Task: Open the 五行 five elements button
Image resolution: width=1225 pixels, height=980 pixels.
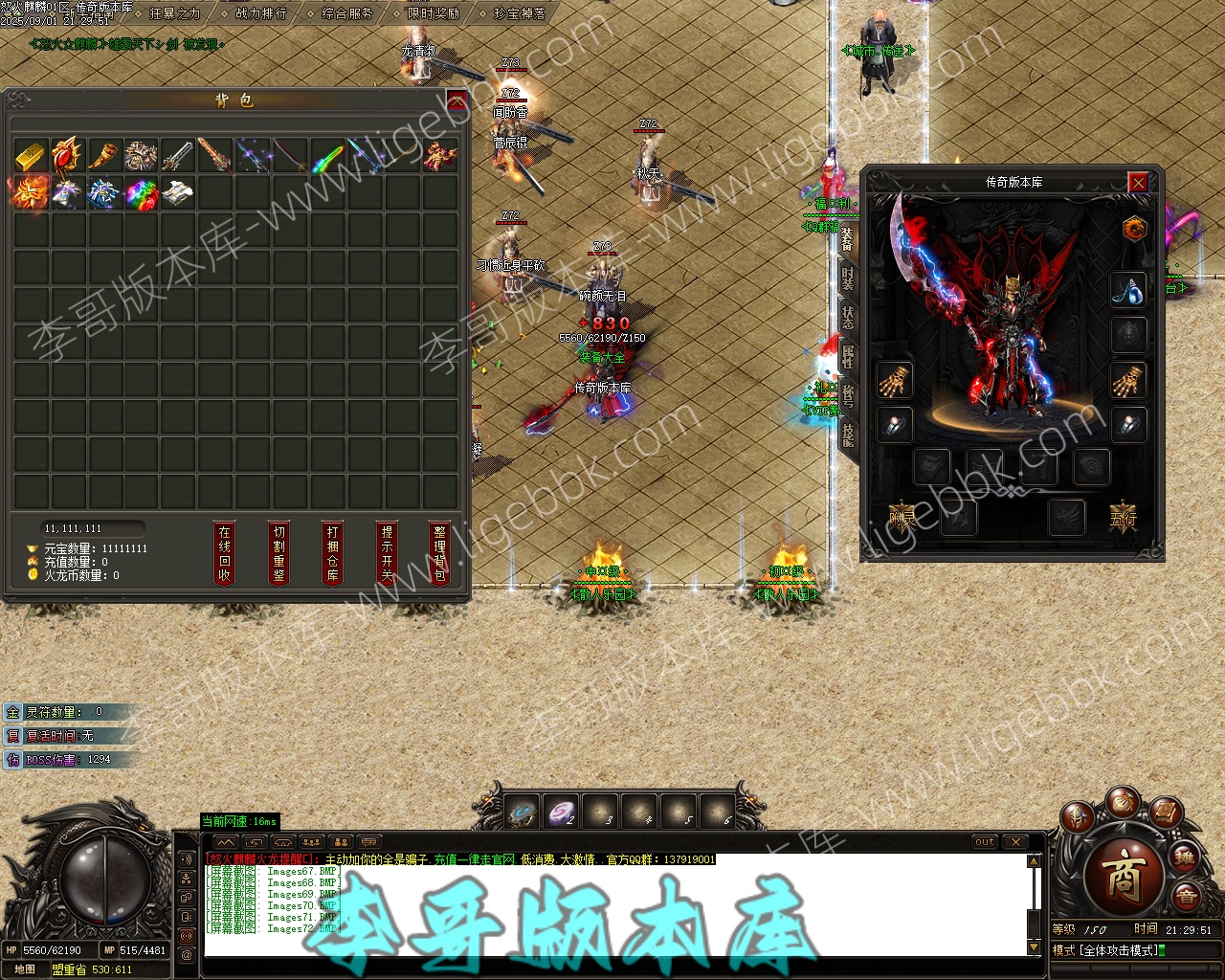Action: tap(1123, 518)
